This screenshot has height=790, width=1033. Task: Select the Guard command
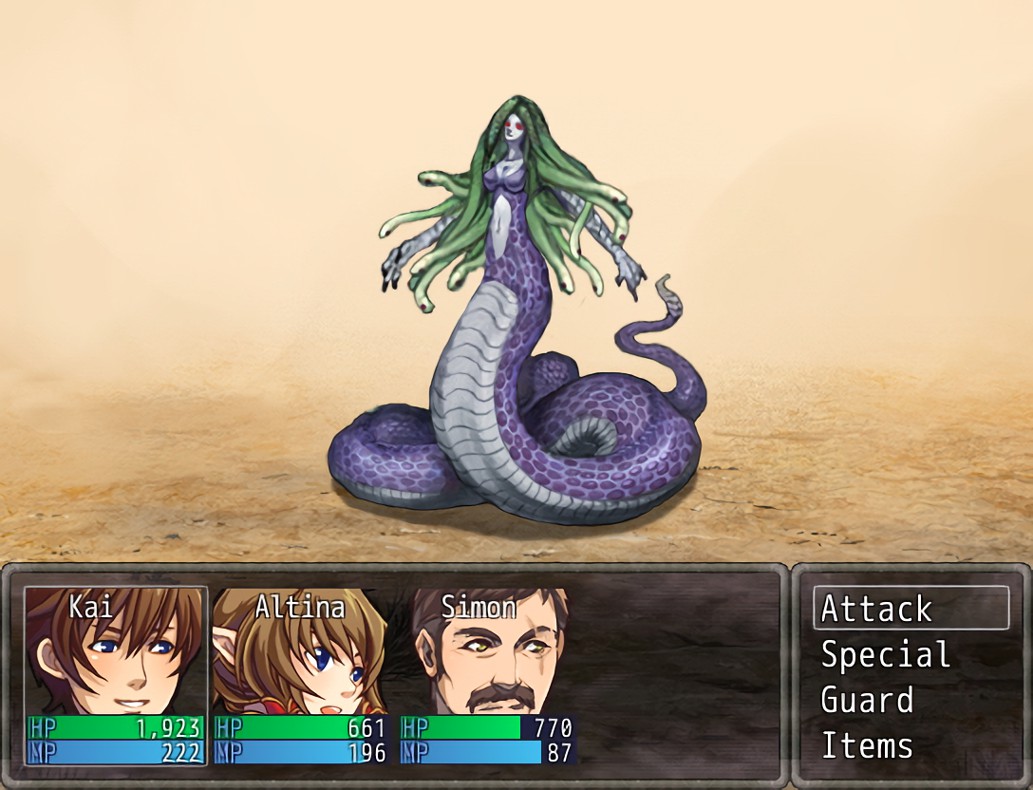click(x=867, y=700)
